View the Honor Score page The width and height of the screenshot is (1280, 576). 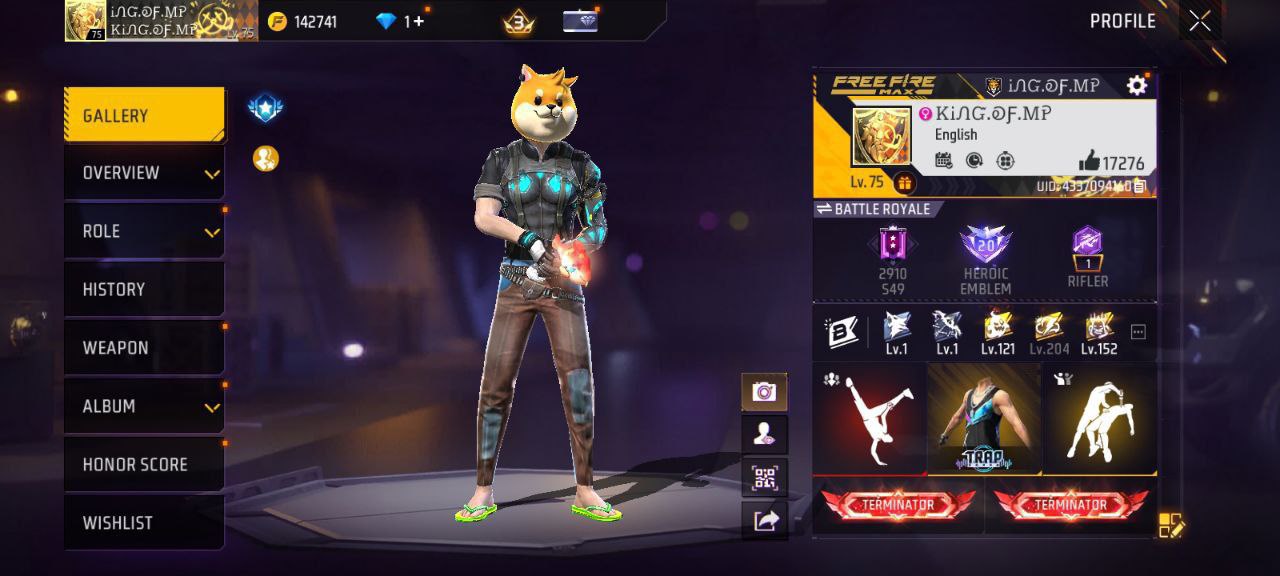[x=144, y=464]
